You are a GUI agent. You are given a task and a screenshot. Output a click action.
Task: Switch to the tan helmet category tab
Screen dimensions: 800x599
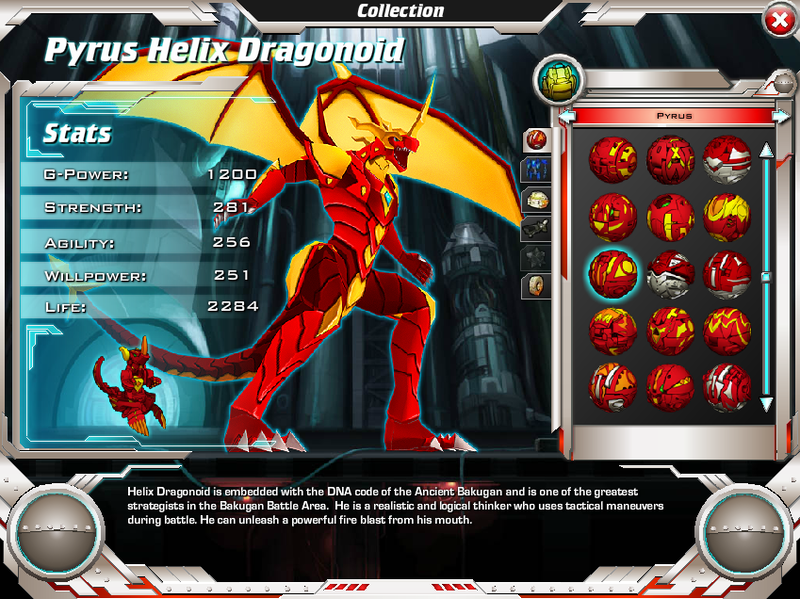[537, 199]
